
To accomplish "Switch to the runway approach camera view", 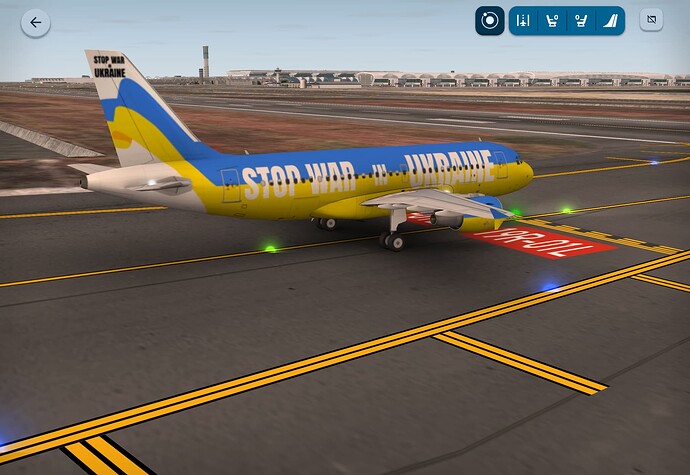I will pyautogui.click(x=522, y=20).
